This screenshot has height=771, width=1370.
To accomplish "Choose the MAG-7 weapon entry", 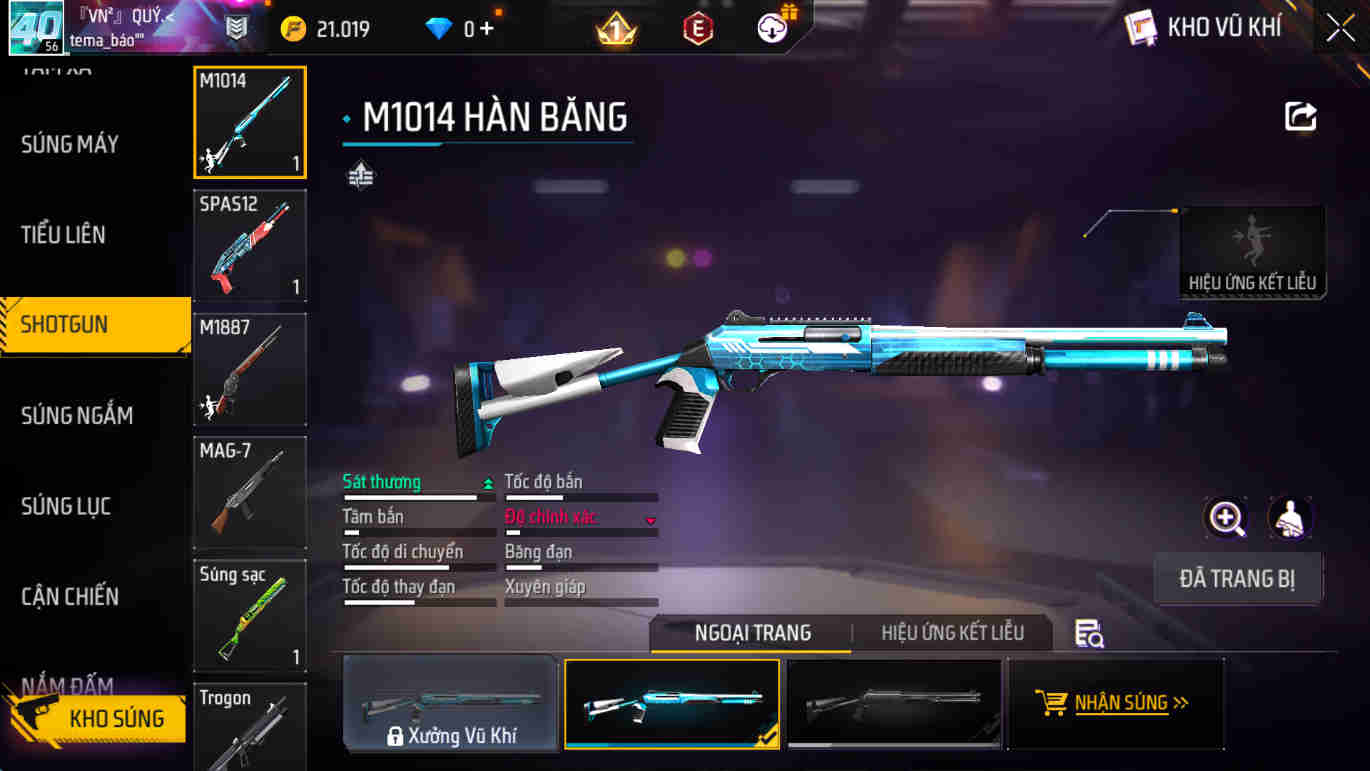I will 250,492.
